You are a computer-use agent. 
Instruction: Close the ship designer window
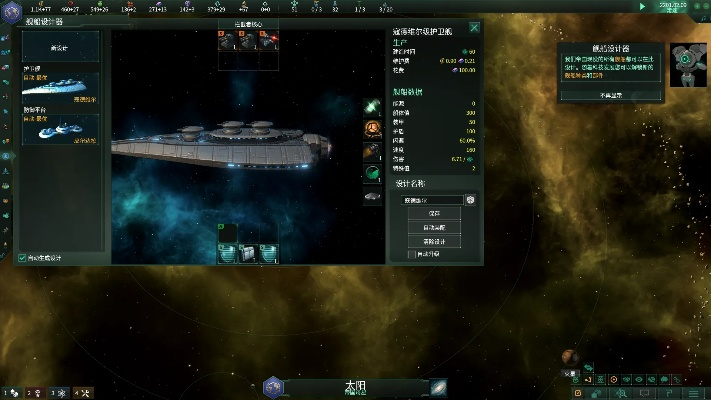(x=474, y=28)
